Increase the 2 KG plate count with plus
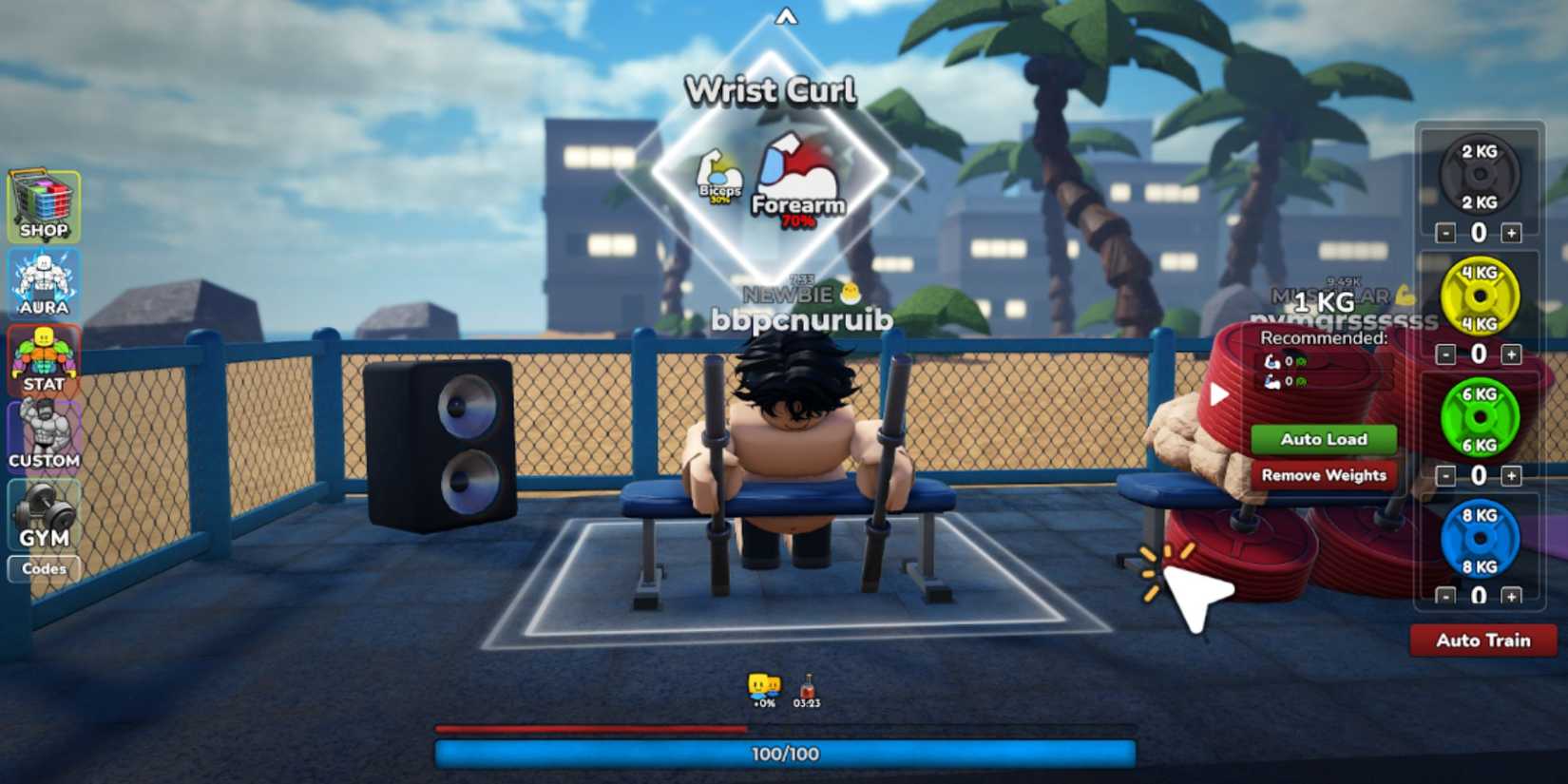Image resolution: width=1568 pixels, height=784 pixels. point(1513,231)
